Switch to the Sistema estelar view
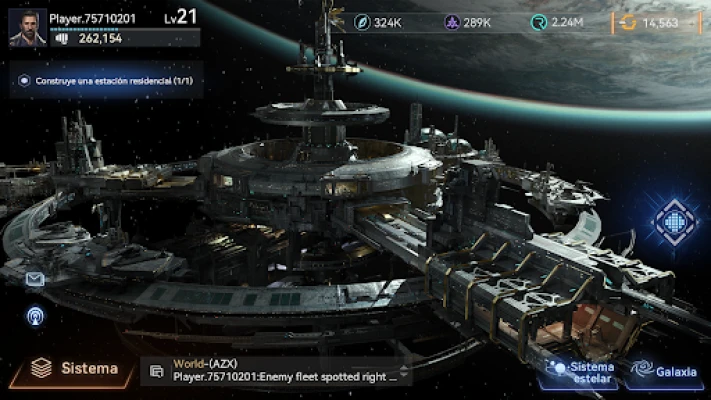Image resolution: width=711 pixels, height=400 pixels. 580,371
